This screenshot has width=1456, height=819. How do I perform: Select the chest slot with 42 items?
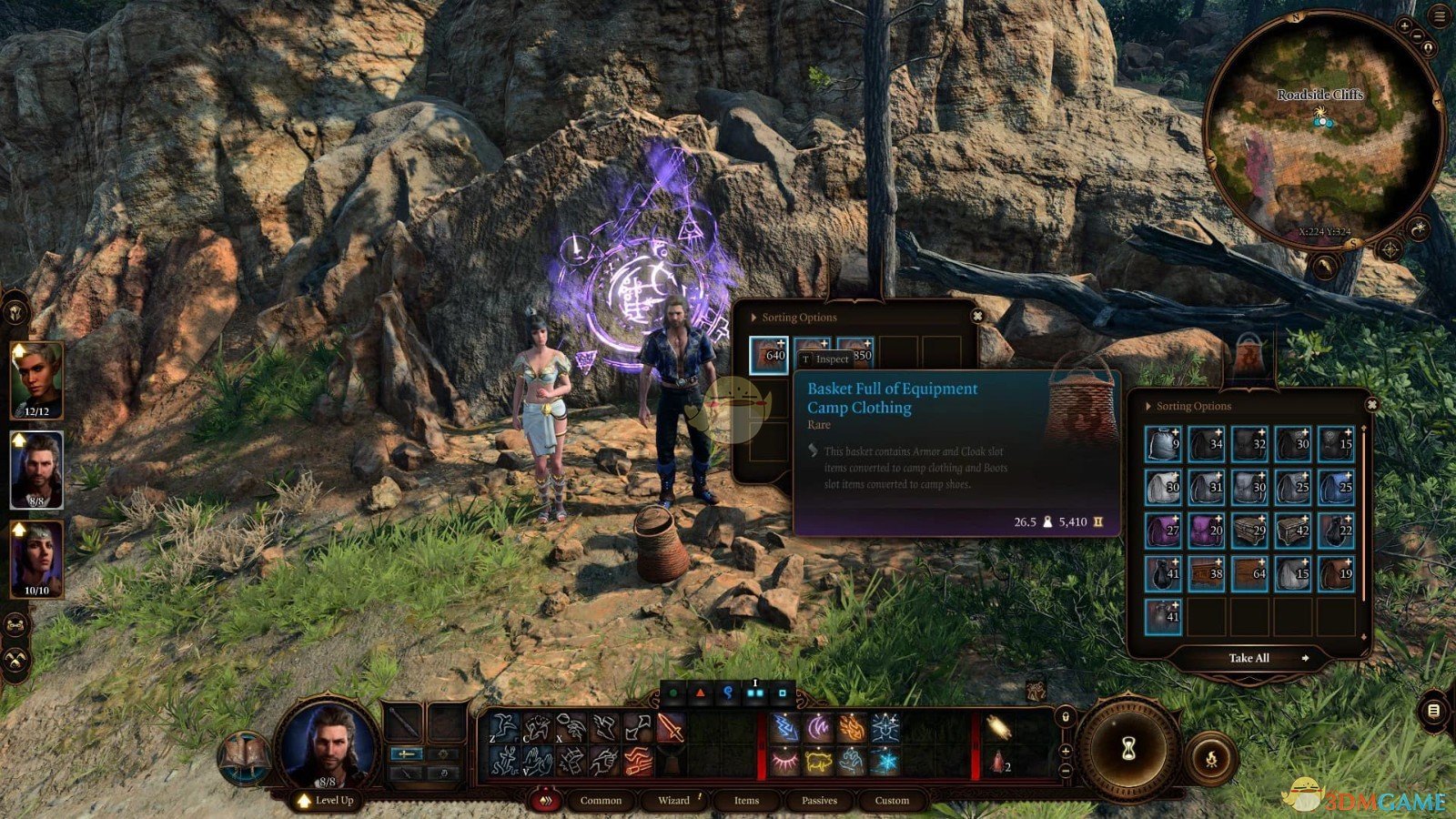click(1293, 531)
